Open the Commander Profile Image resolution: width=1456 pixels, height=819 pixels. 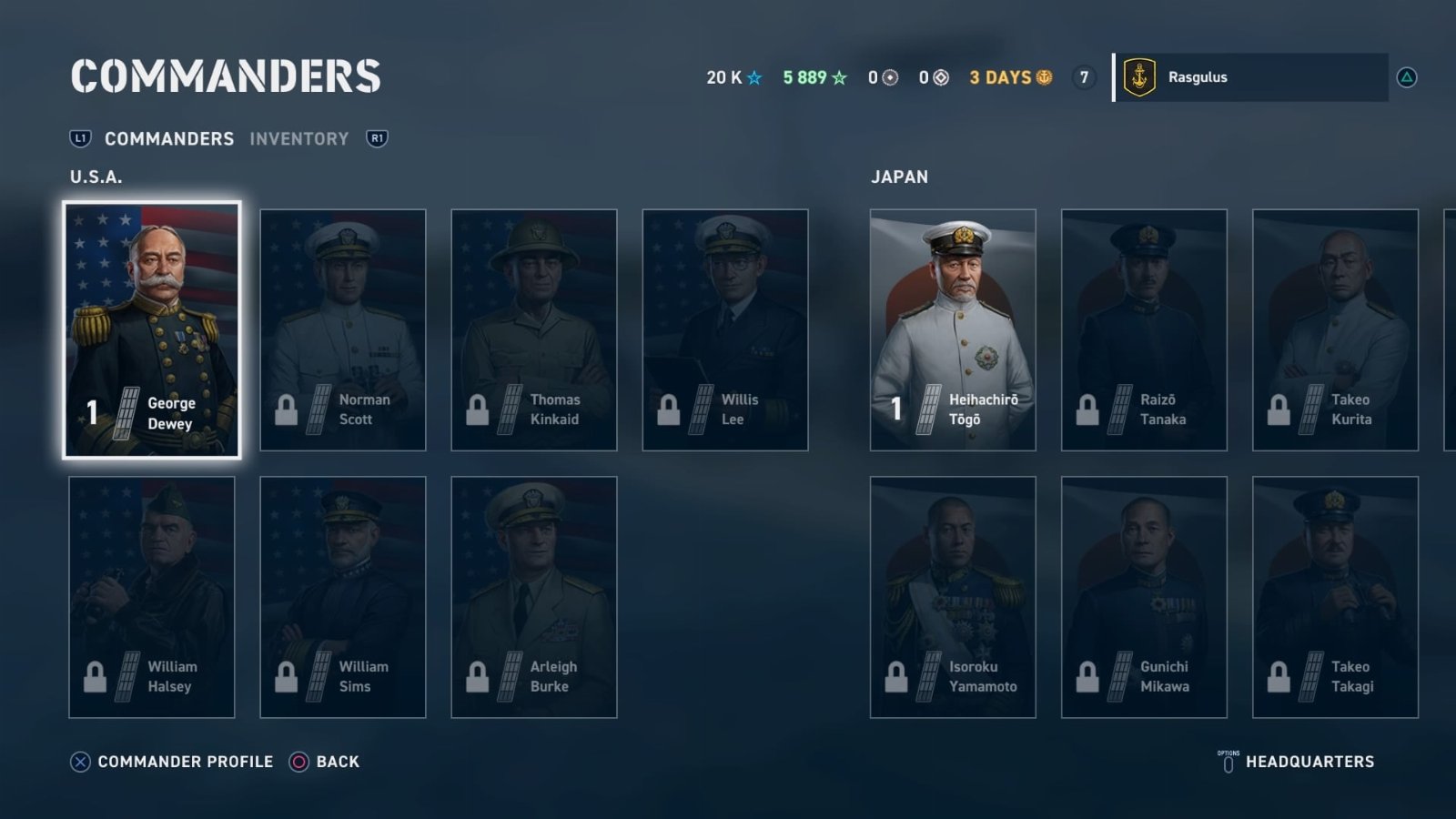click(185, 762)
